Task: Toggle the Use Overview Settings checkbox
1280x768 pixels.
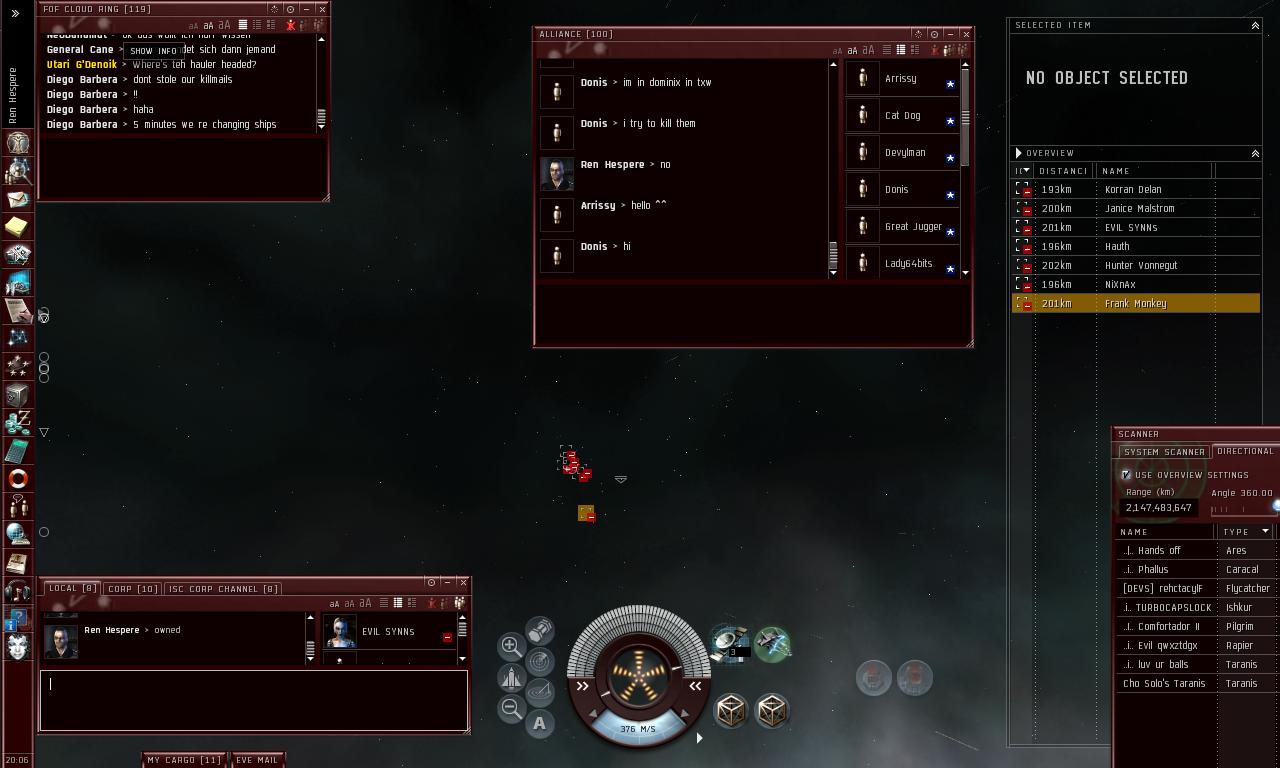Action: coord(1126,475)
